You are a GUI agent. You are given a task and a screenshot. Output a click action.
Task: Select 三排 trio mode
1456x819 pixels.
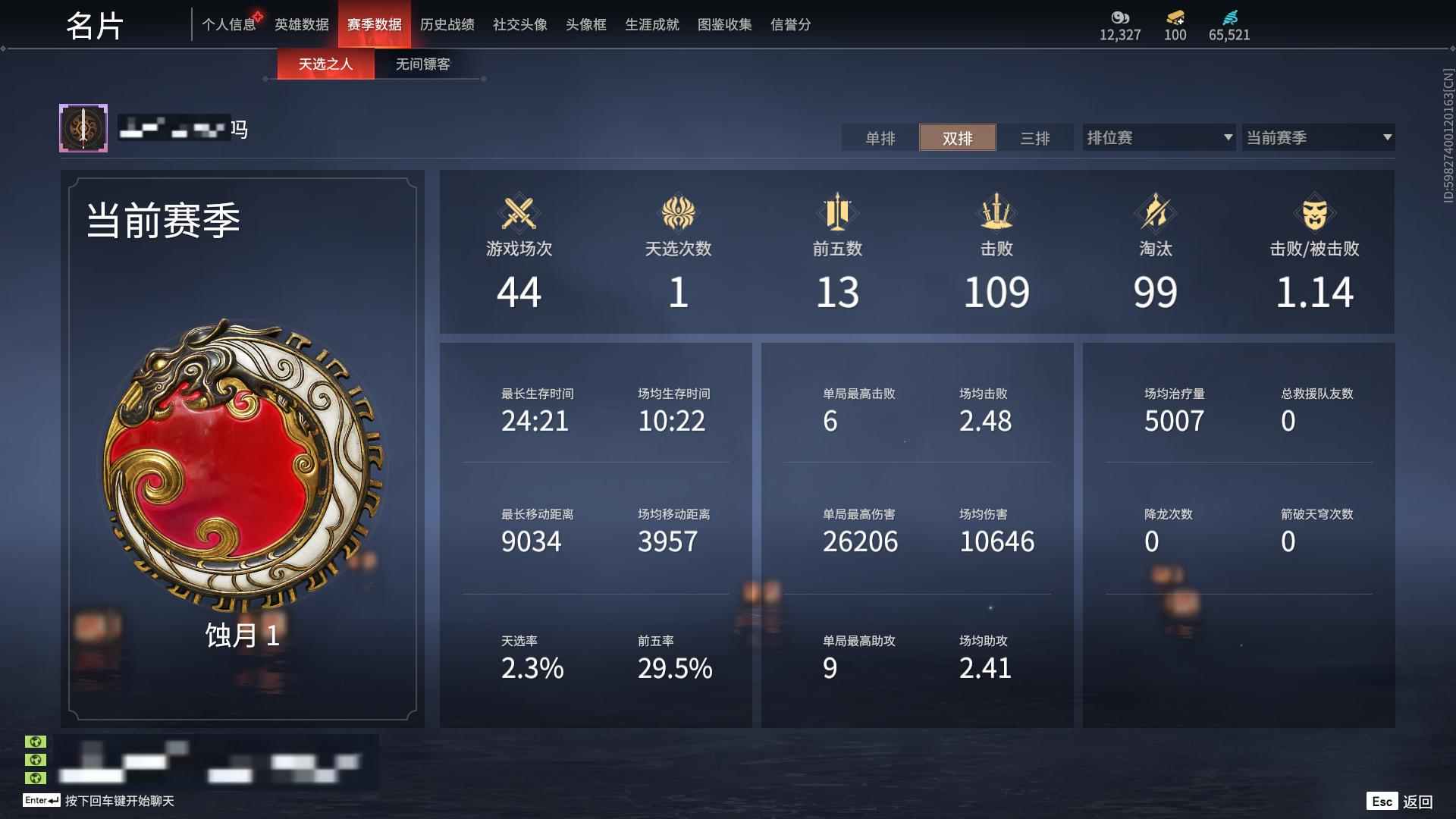(x=1034, y=138)
